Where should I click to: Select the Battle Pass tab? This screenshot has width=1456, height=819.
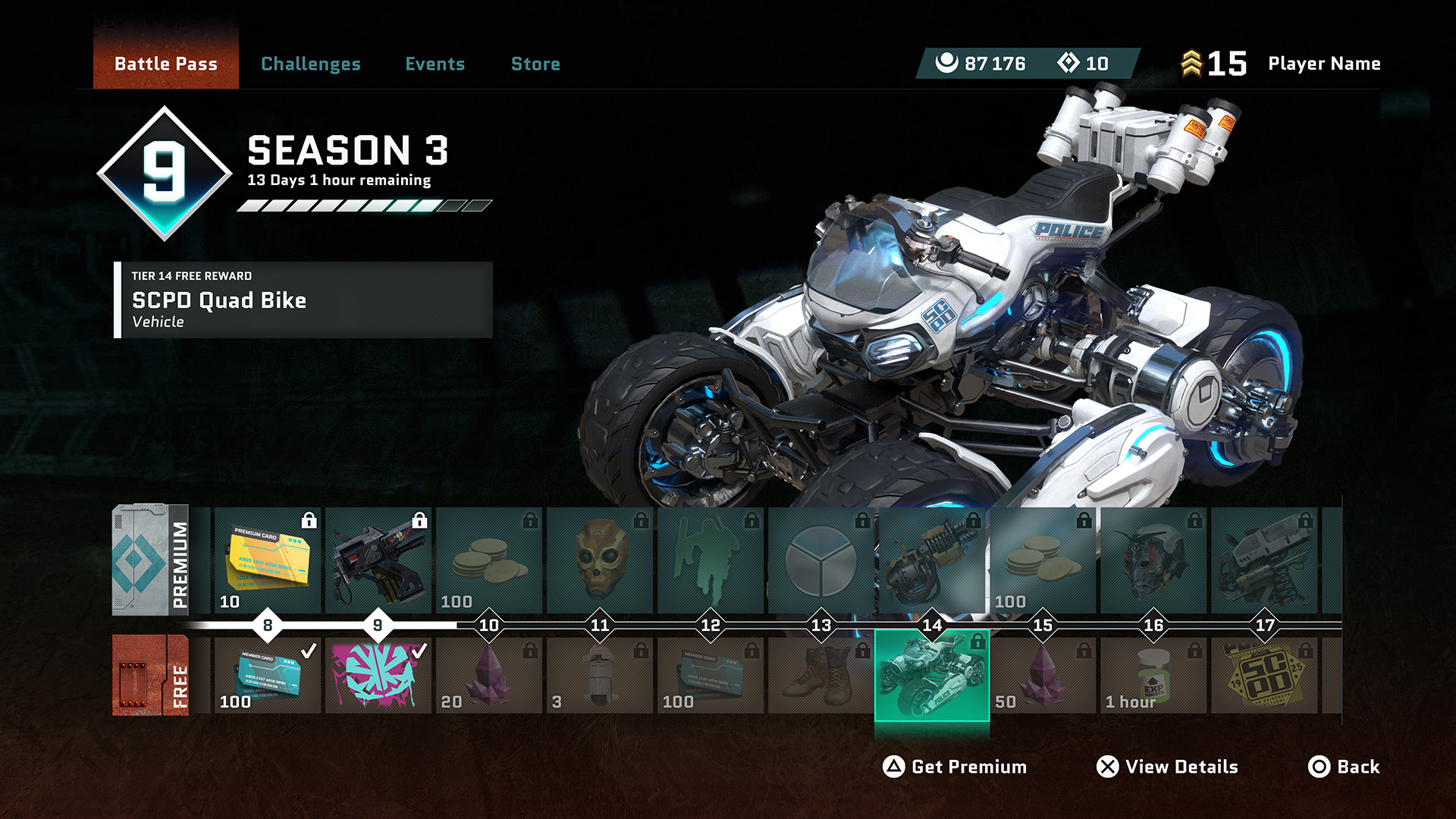pos(166,64)
